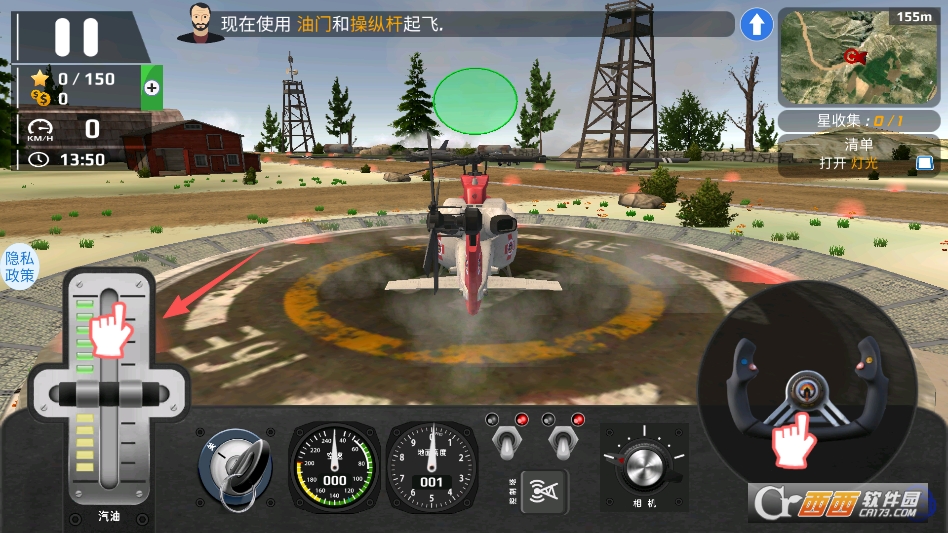The height and width of the screenshot is (533, 948).
Task: Flip the toggle switch nearest the camera knob
Action: (562, 440)
